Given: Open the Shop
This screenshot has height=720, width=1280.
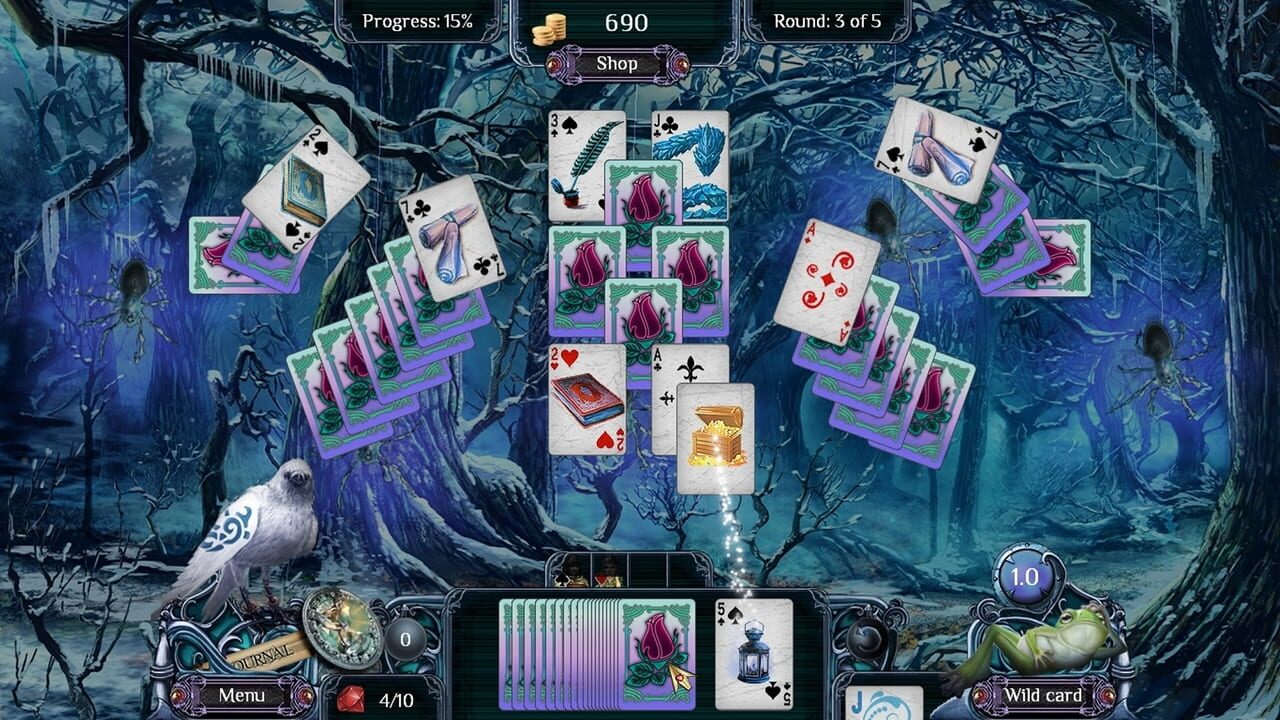Looking at the screenshot, I should point(617,64).
